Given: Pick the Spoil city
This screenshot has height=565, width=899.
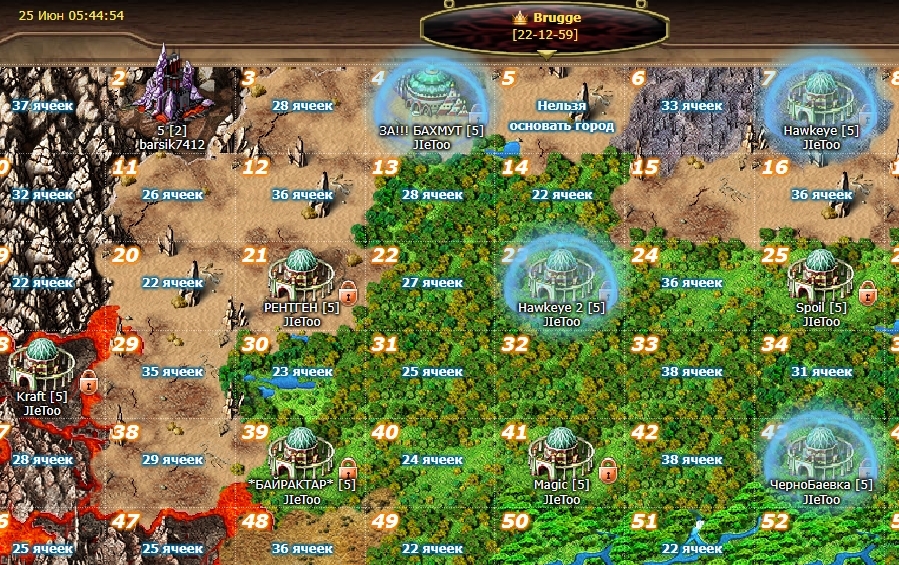Looking at the screenshot, I should pyautogui.click(x=820, y=275).
